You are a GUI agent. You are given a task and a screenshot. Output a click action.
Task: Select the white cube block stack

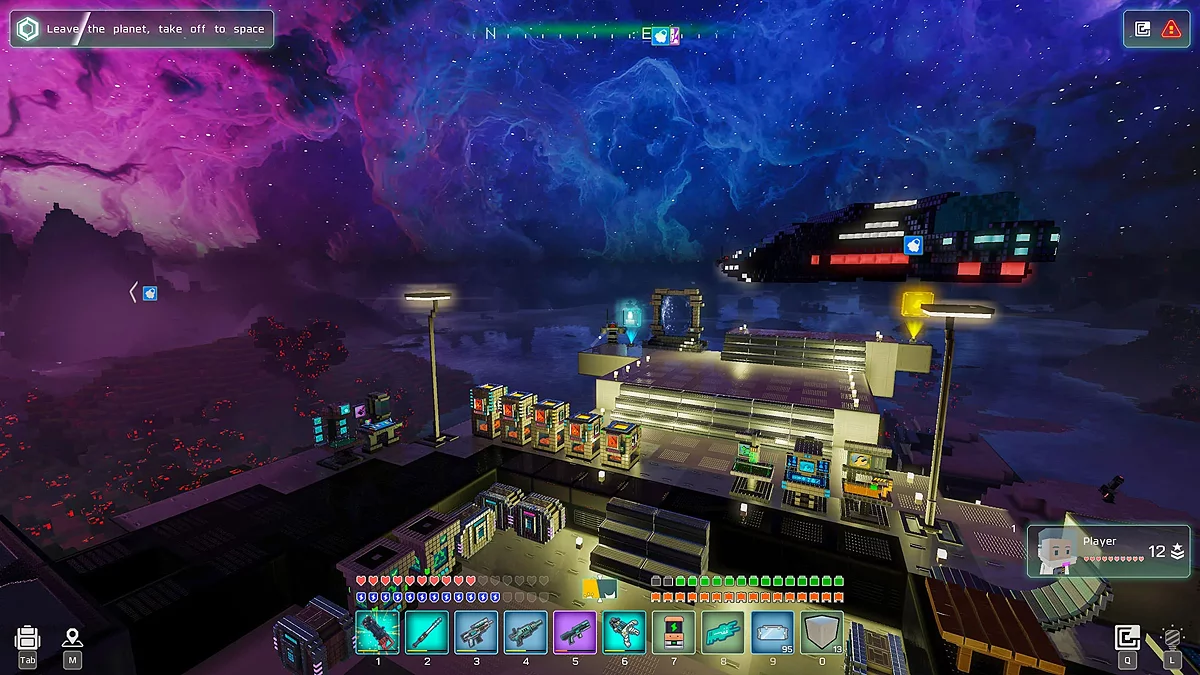pyautogui.click(x=822, y=632)
